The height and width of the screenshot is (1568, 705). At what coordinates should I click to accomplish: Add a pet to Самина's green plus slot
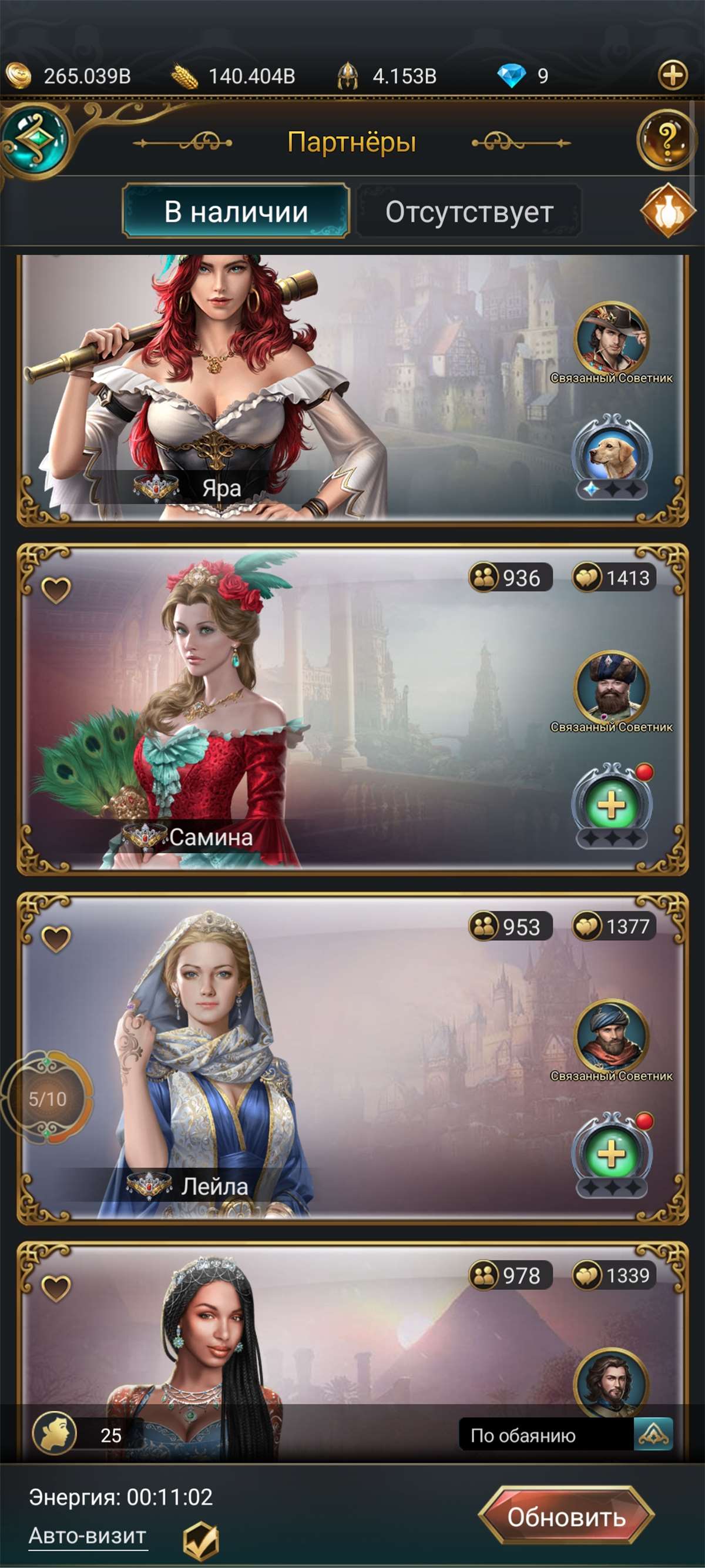[x=612, y=805]
